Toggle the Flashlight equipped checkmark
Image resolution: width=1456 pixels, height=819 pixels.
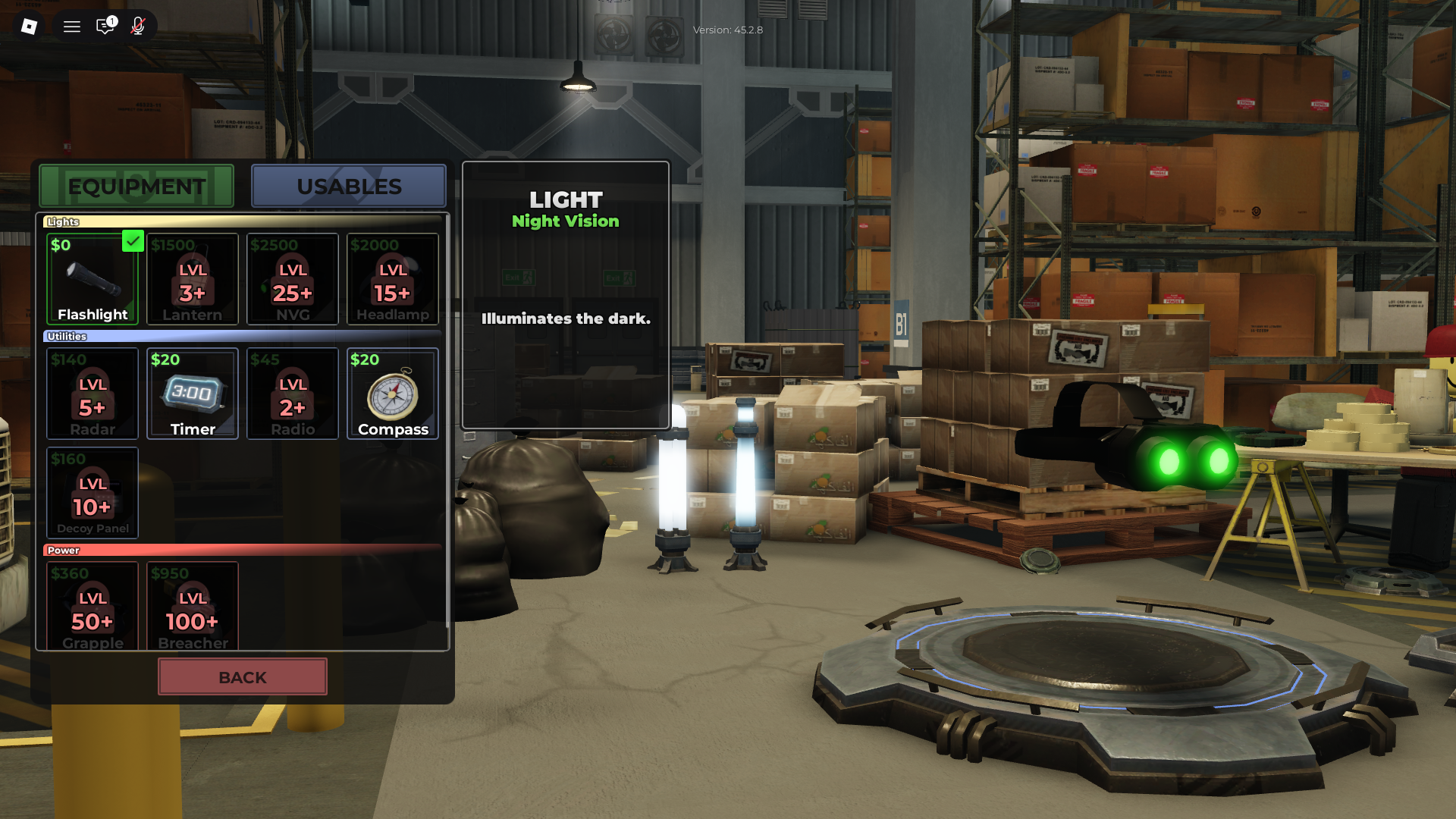point(133,241)
